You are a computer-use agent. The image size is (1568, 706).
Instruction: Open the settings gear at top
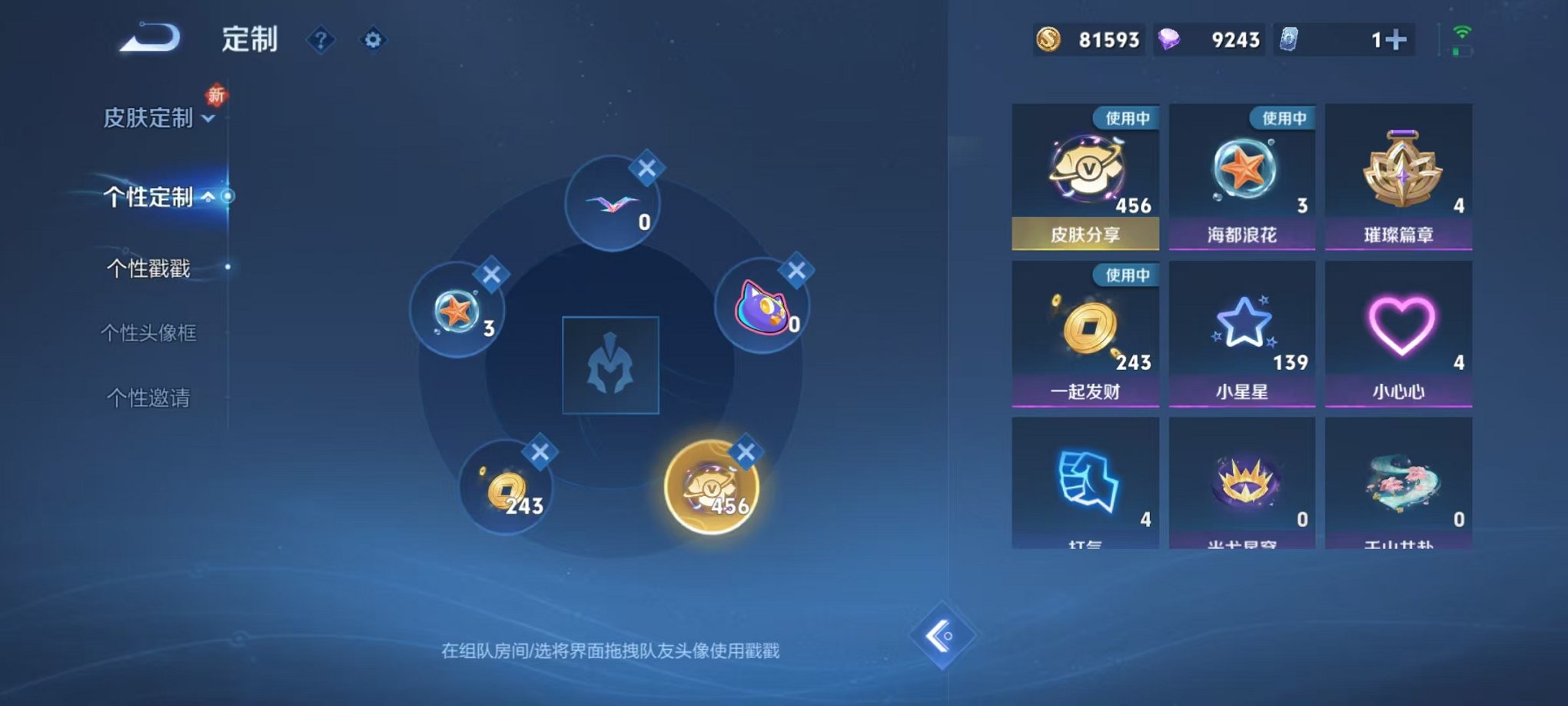click(374, 40)
